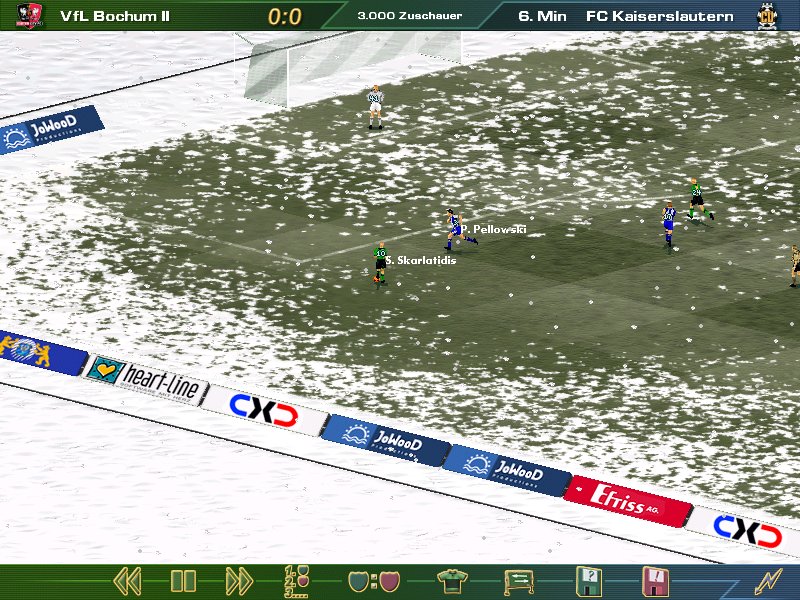
Task: Open the numbered 1-2-3 list icon
Action: pos(298,580)
